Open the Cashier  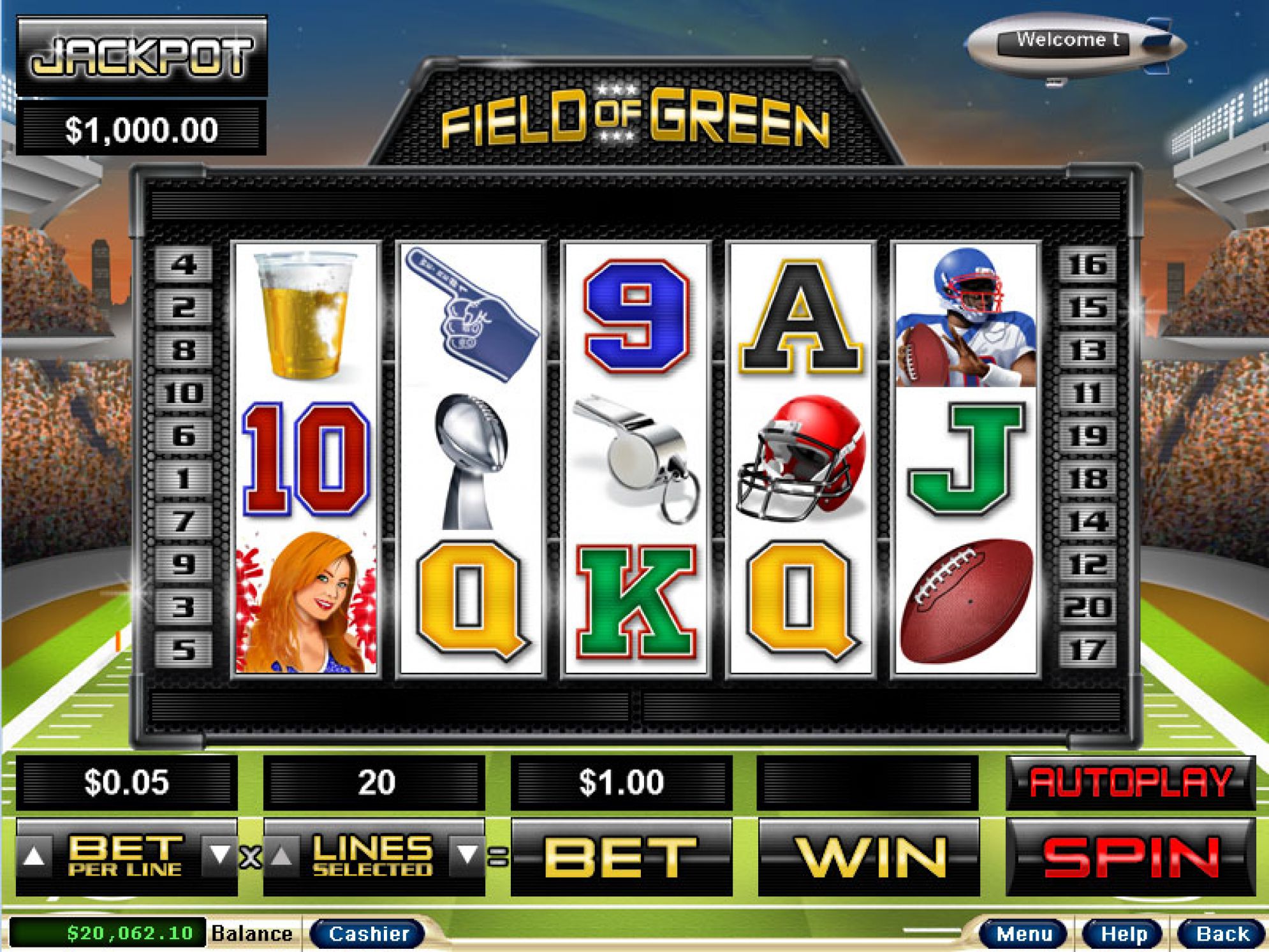[x=368, y=934]
